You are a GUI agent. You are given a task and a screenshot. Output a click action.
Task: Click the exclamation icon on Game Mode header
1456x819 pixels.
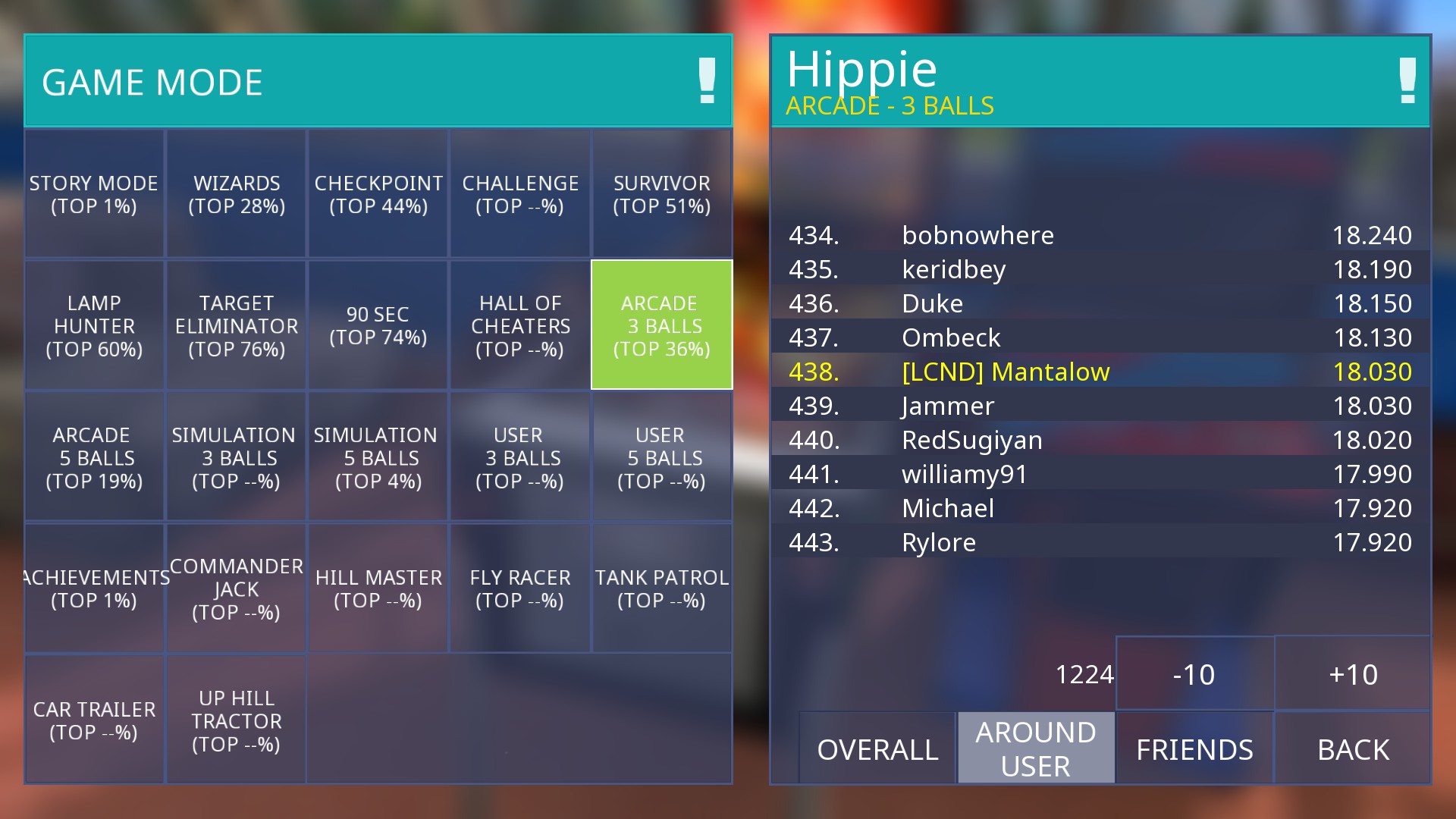pos(707,80)
